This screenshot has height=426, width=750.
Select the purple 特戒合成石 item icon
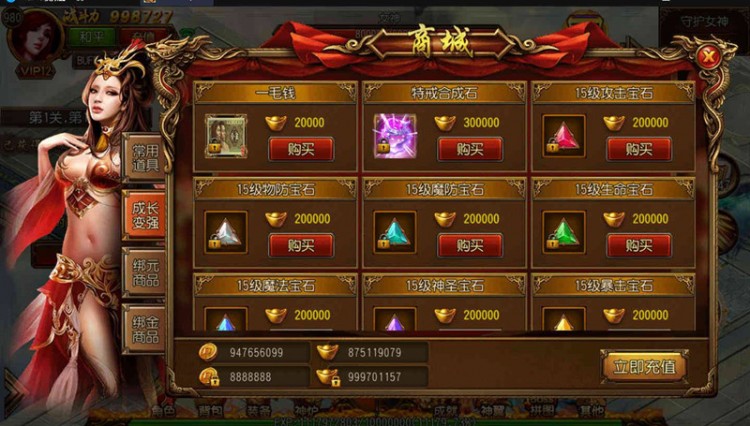click(394, 134)
